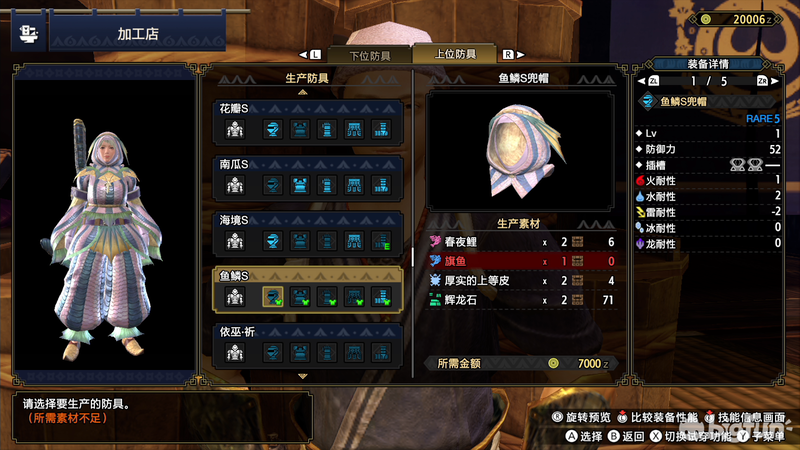Pick the 南瓜S chest armor piece
800x450 pixels.
click(299, 184)
